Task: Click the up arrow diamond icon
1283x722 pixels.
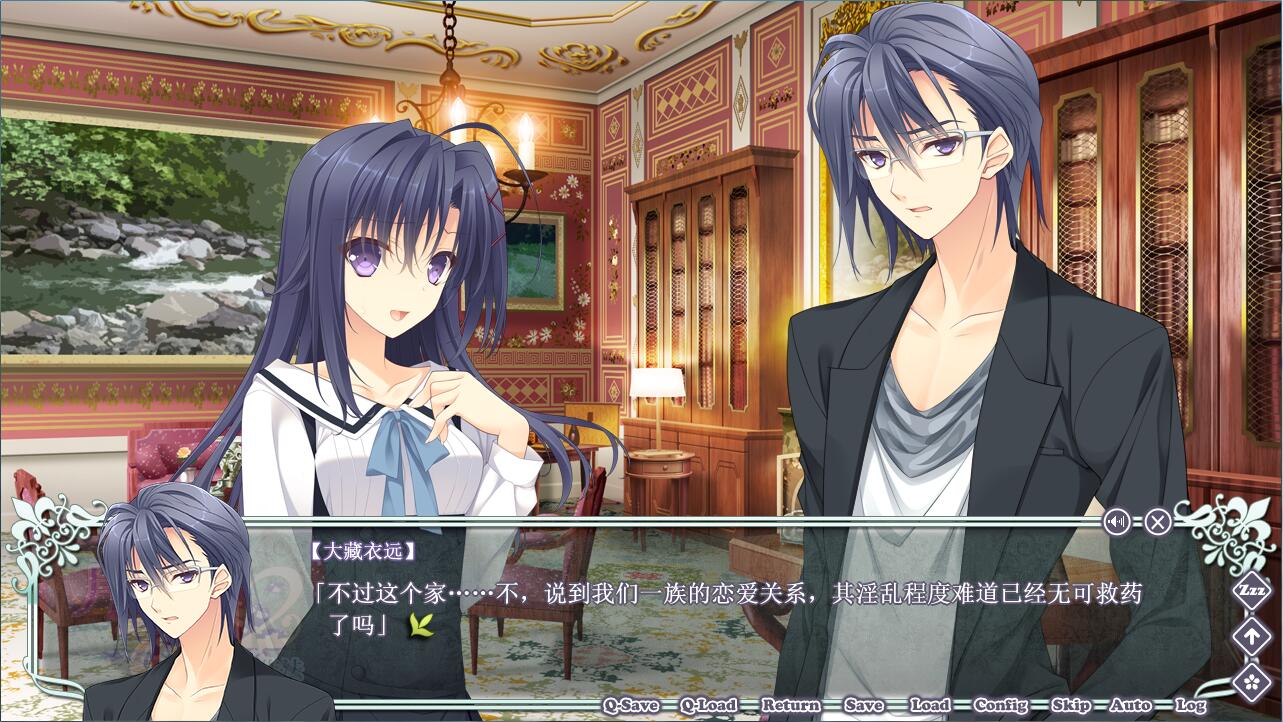Action: click(x=1251, y=636)
